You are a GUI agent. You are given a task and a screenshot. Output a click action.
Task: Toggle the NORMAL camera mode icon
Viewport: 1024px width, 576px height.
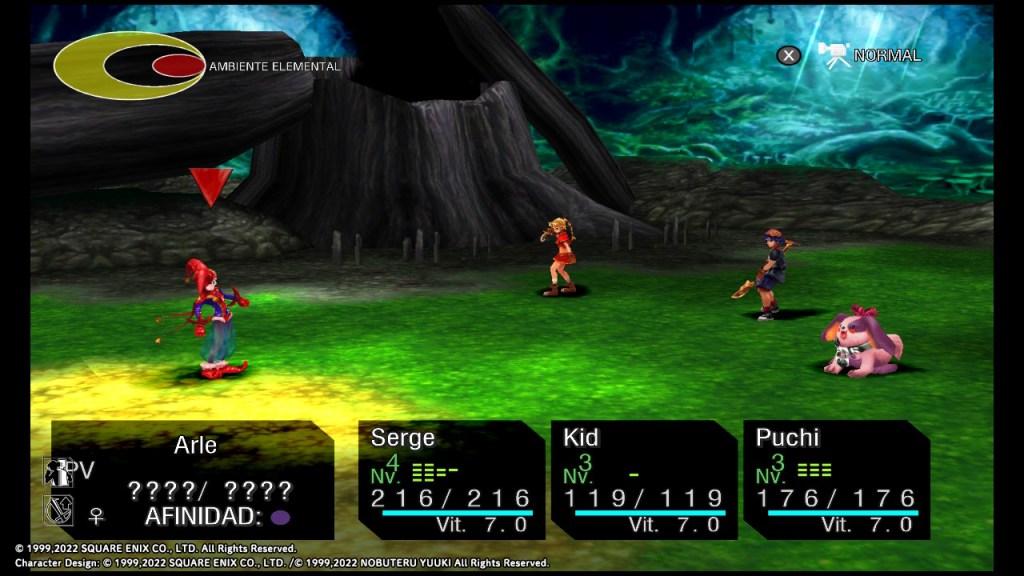tap(834, 55)
